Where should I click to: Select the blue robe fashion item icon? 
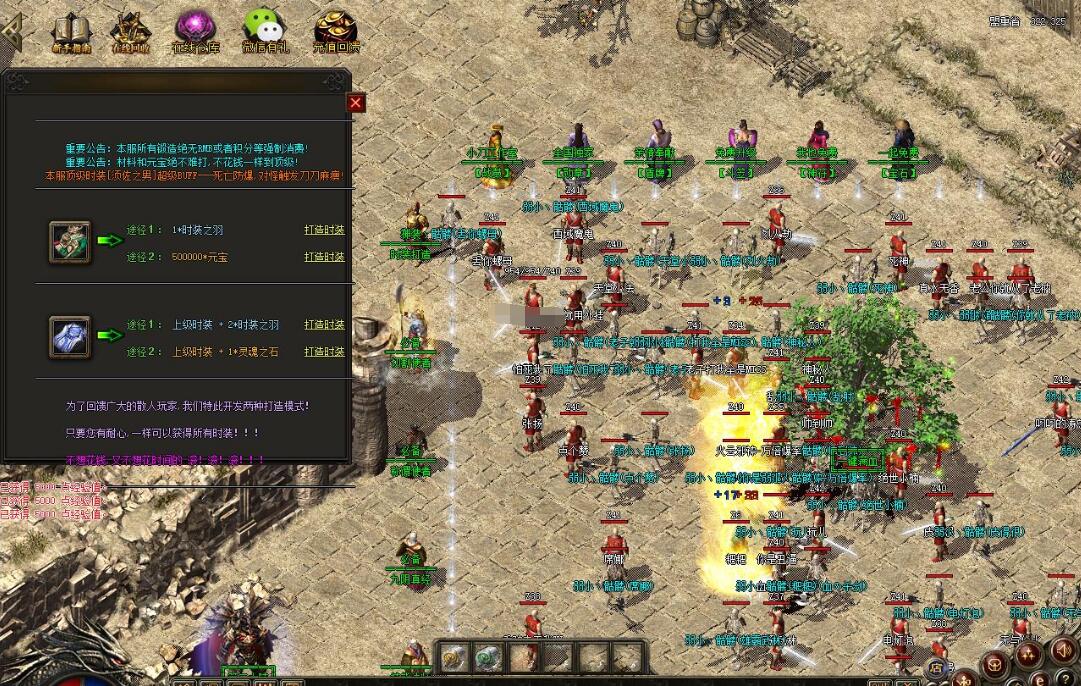click(70, 337)
